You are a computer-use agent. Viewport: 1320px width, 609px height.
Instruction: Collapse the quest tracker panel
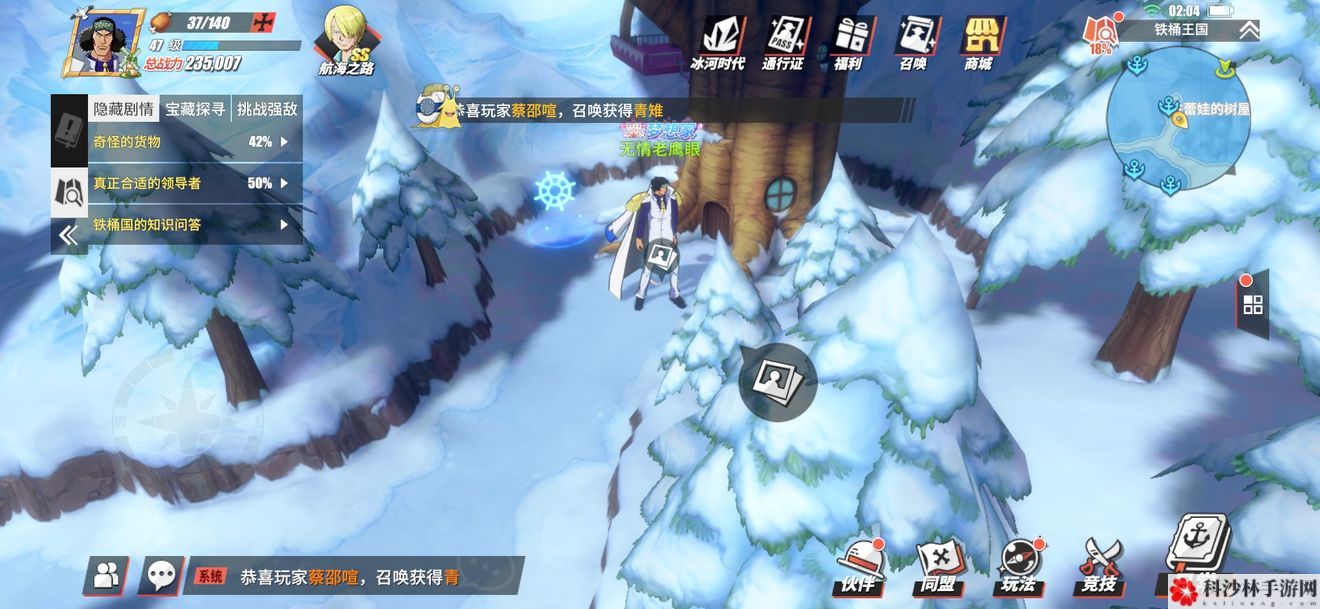(x=68, y=235)
